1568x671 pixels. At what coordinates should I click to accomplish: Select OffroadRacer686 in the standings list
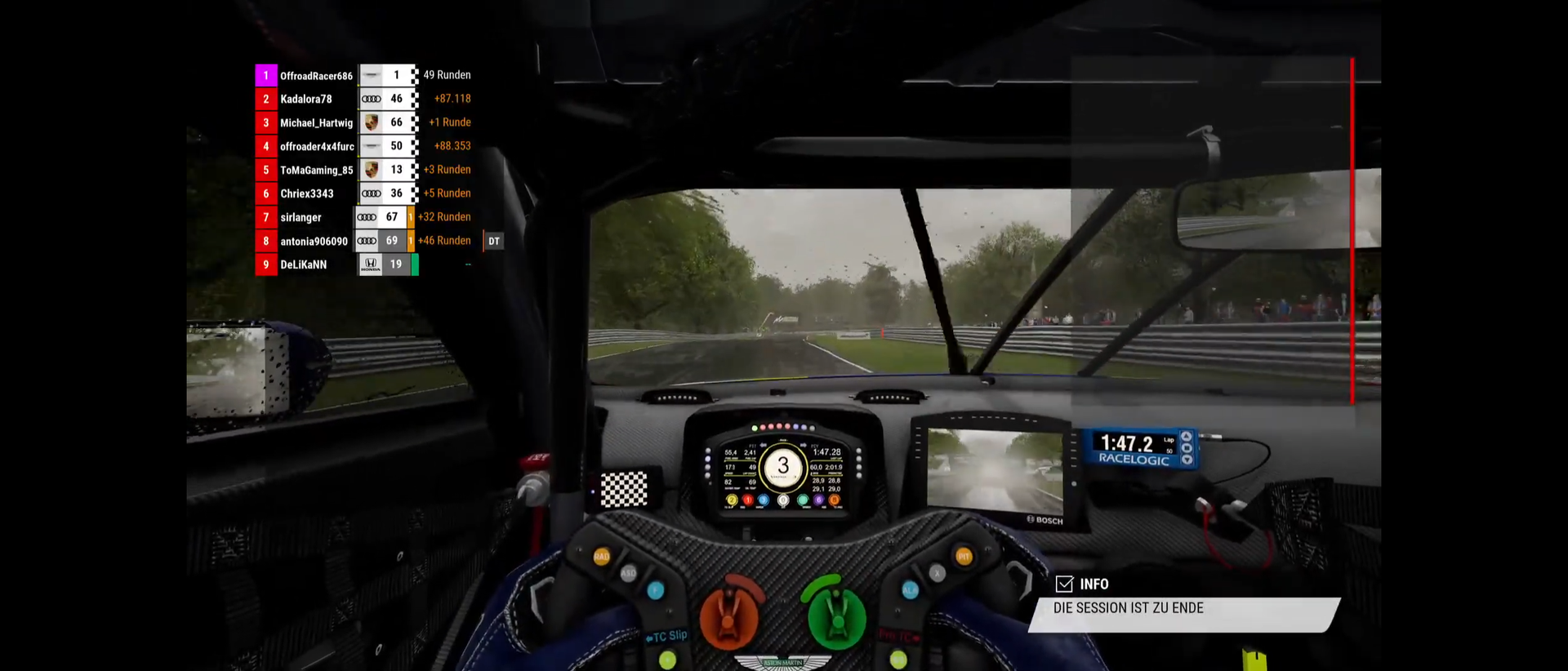[x=316, y=76]
